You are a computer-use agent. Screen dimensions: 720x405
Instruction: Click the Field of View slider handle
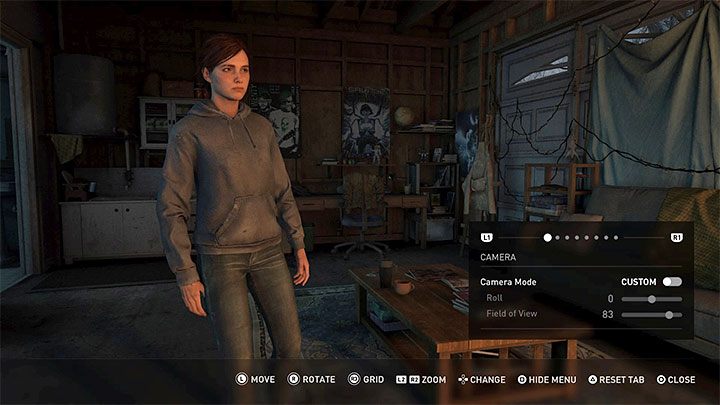click(668, 315)
